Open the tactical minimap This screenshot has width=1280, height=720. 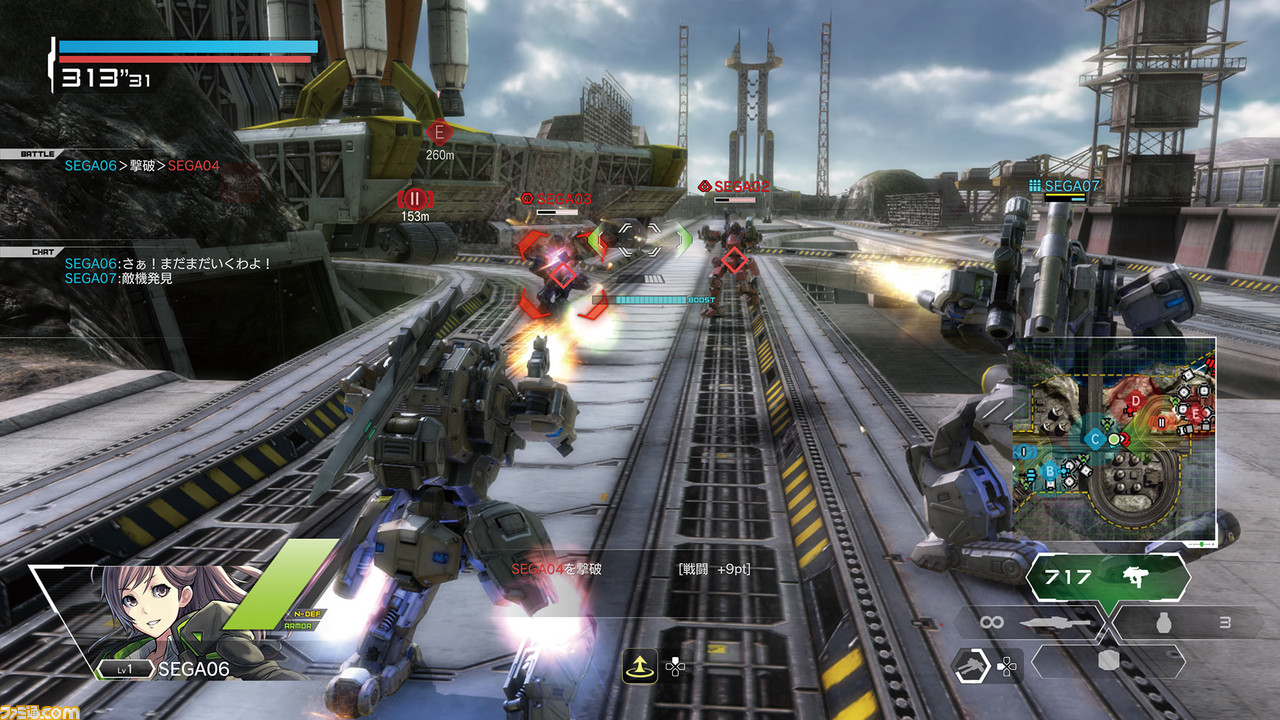click(1114, 439)
